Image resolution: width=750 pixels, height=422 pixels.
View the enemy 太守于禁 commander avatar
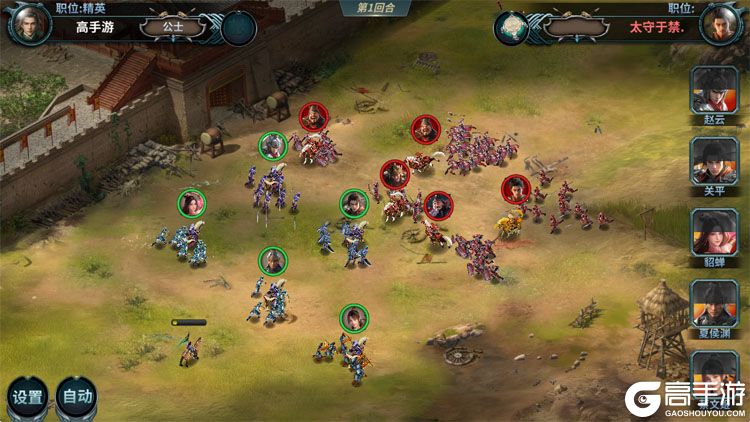tap(720, 24)
